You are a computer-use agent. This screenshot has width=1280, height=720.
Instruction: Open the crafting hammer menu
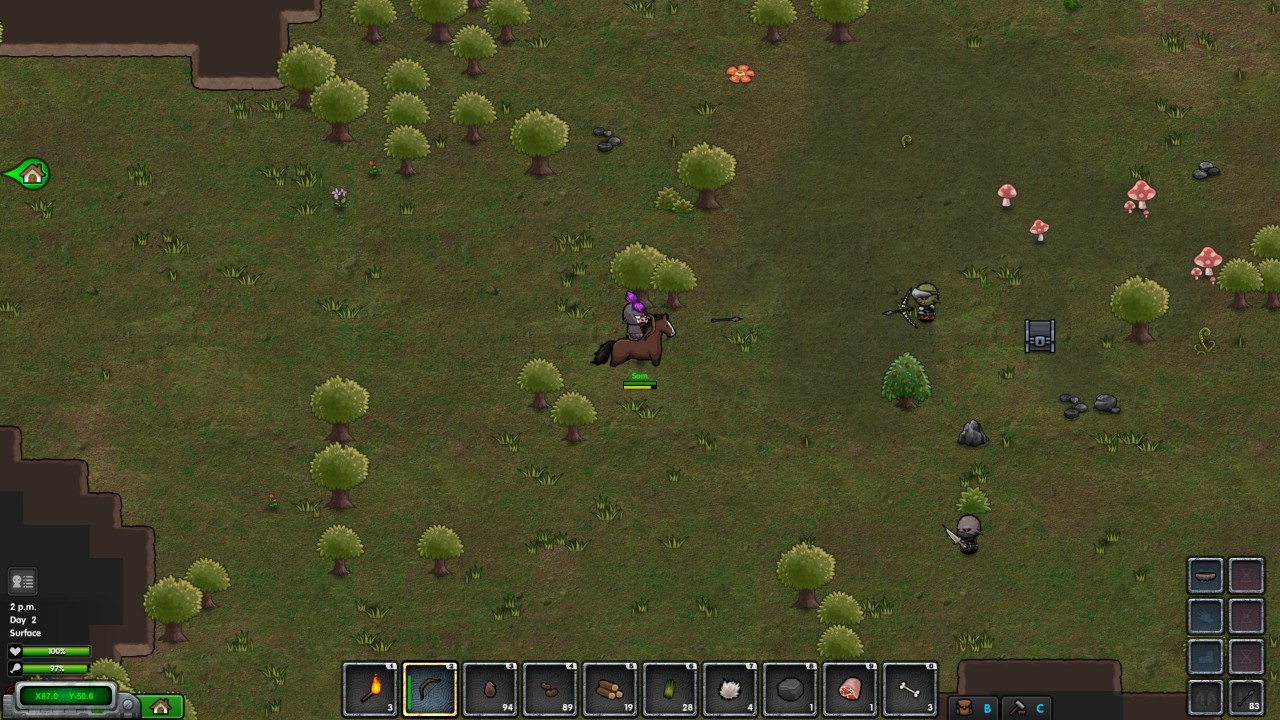(x=1017, y=708)
